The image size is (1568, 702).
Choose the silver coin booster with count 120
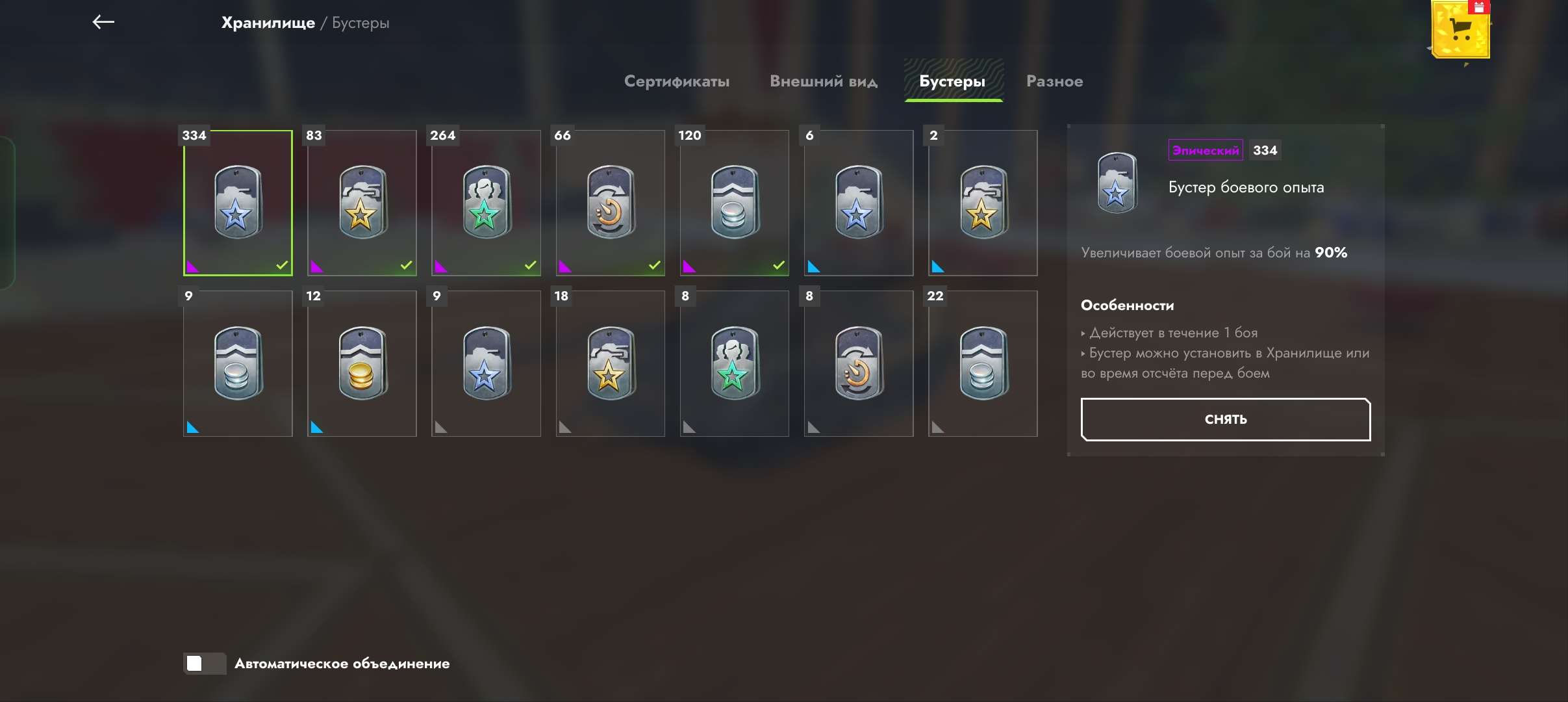tap(734, 203)
